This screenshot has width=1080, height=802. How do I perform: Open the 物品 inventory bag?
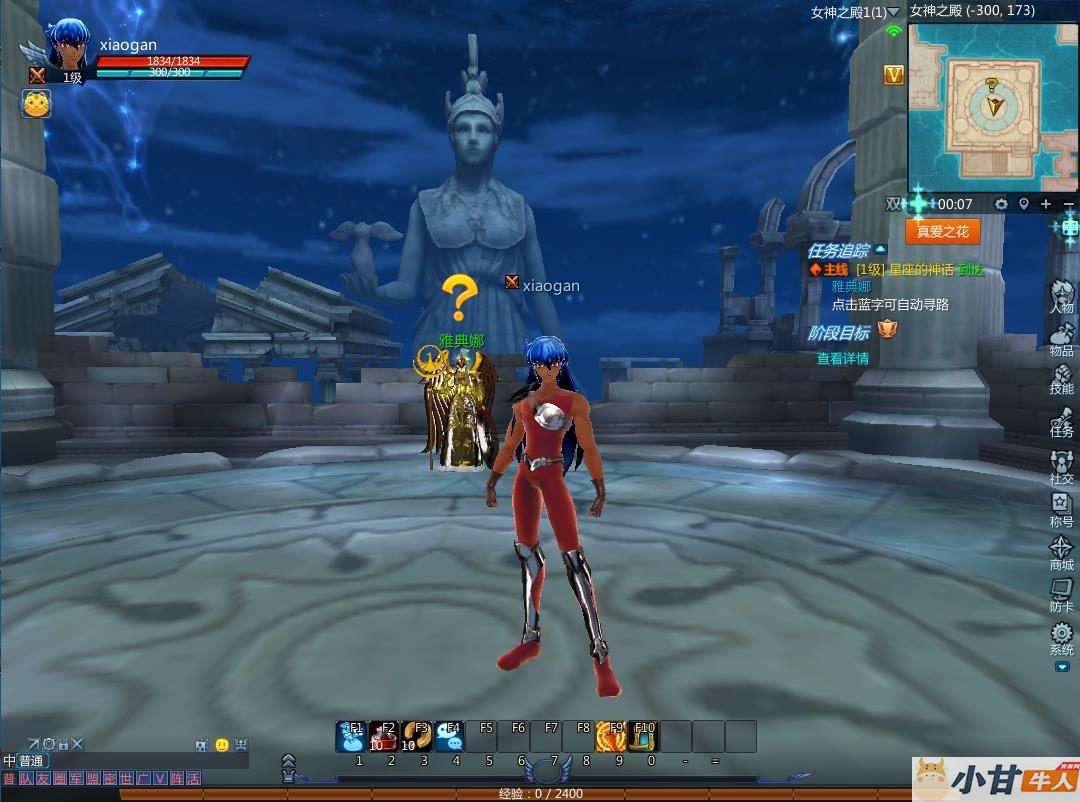(1061, 336)
